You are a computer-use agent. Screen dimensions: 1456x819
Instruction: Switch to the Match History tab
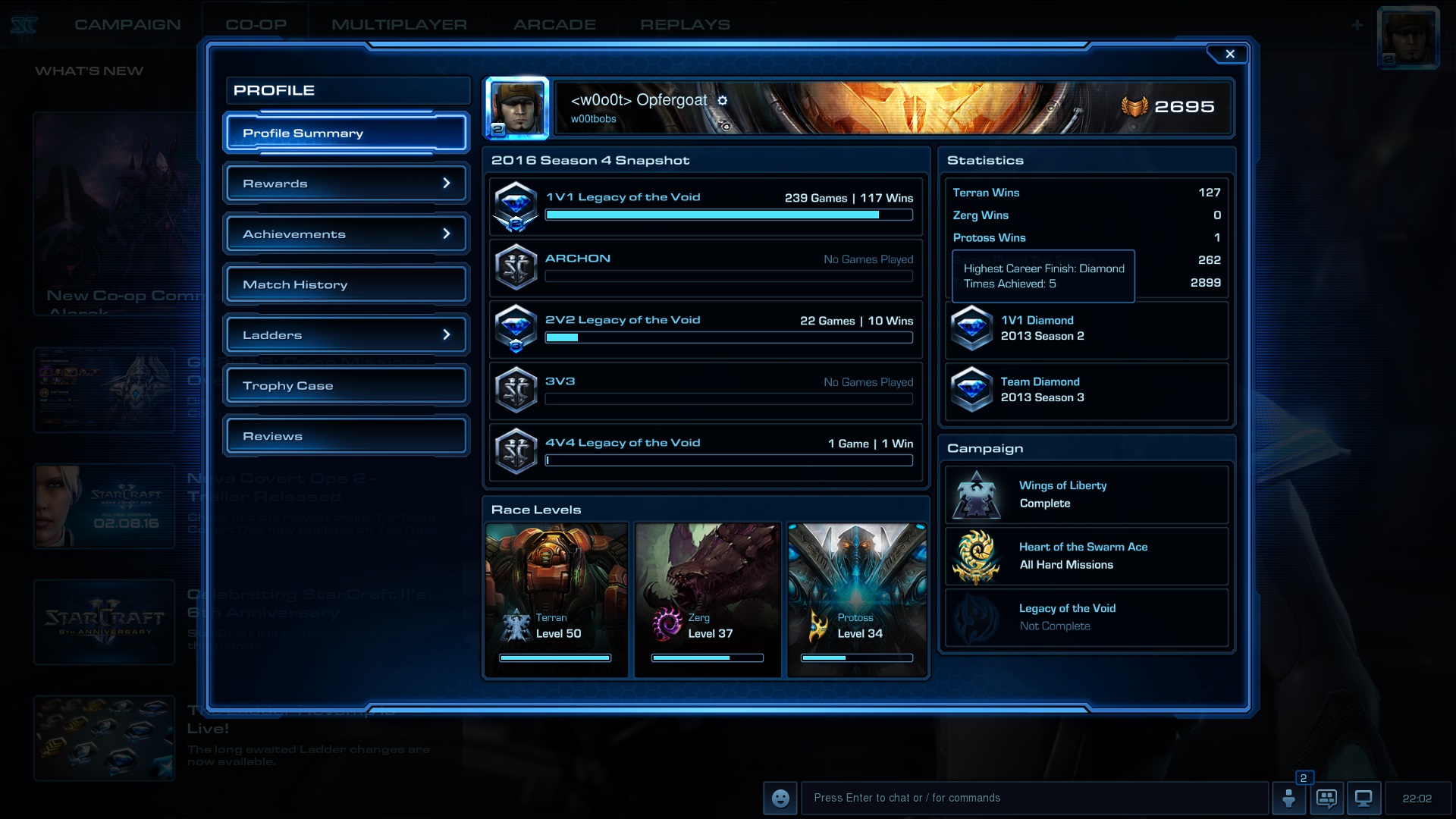coord(345,284)
